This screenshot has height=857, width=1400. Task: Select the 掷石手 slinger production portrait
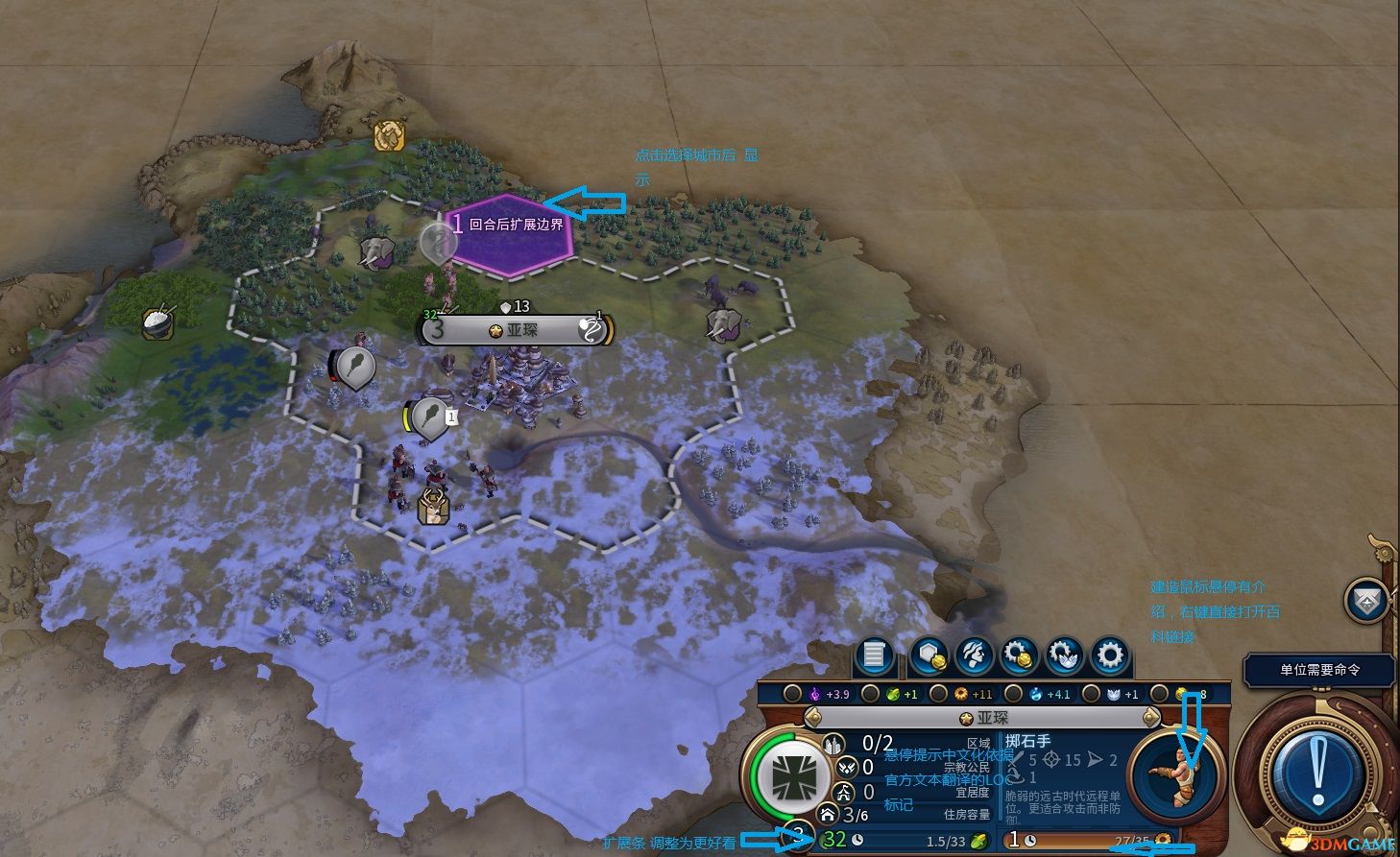(1175, 773)
